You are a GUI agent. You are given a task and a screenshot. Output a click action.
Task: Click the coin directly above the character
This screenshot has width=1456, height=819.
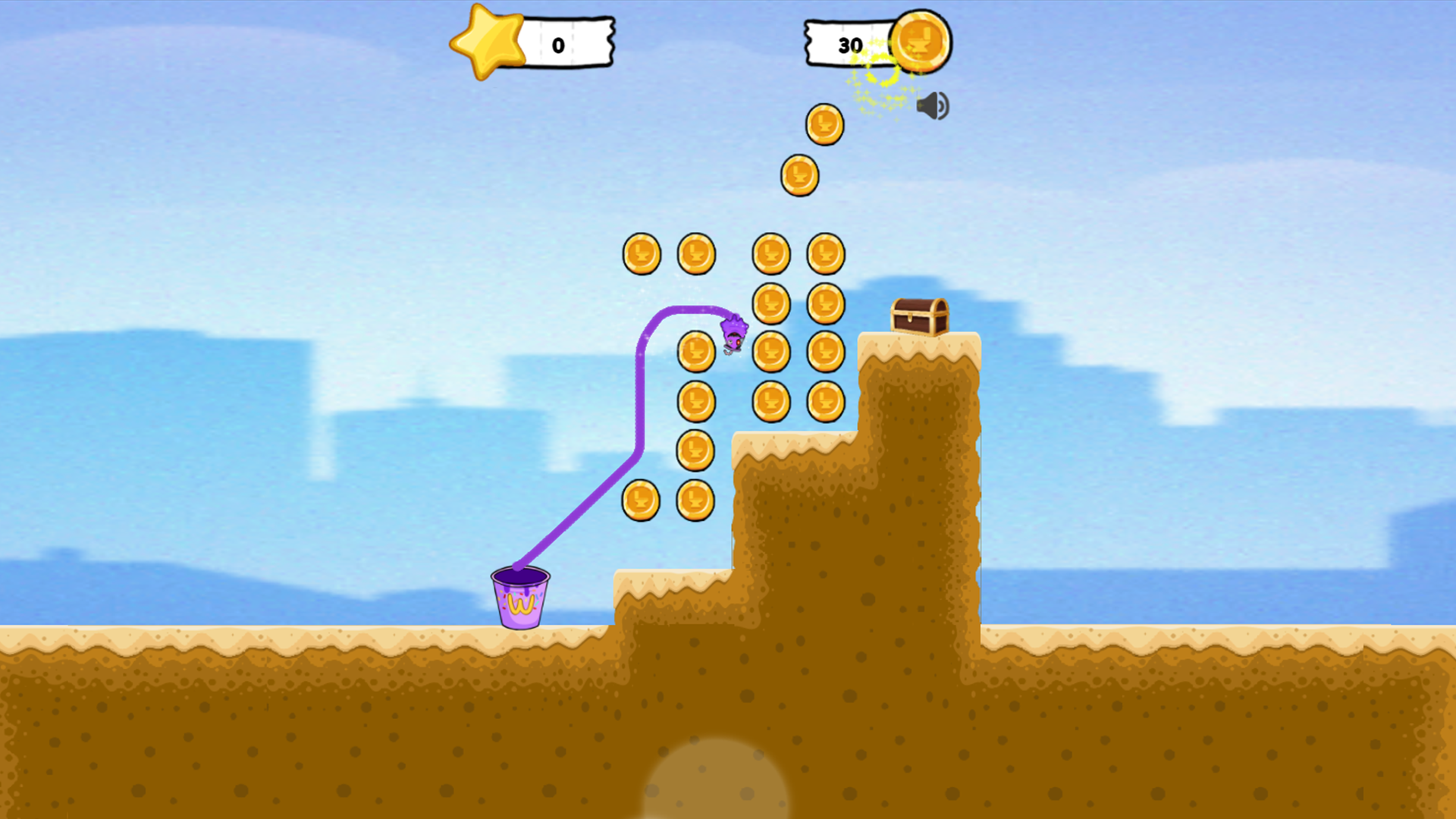(x=772, y=302)
